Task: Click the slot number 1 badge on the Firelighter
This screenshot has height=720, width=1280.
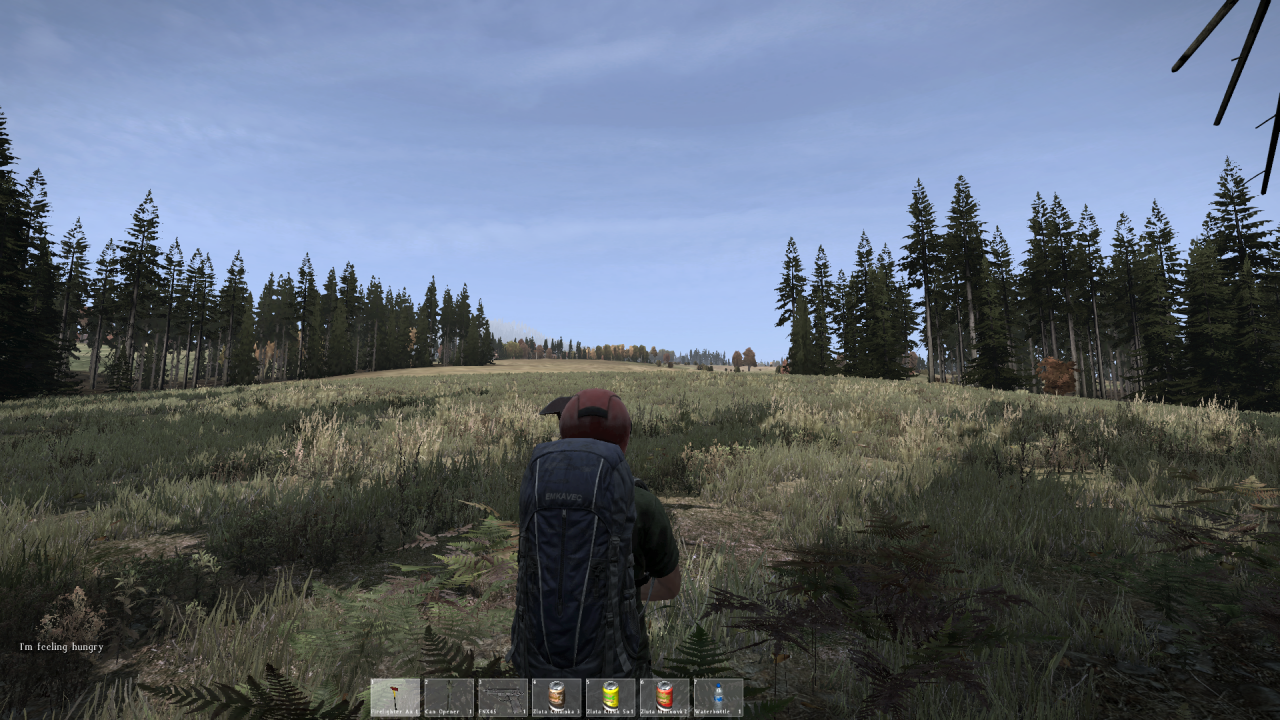Action: 372,680
